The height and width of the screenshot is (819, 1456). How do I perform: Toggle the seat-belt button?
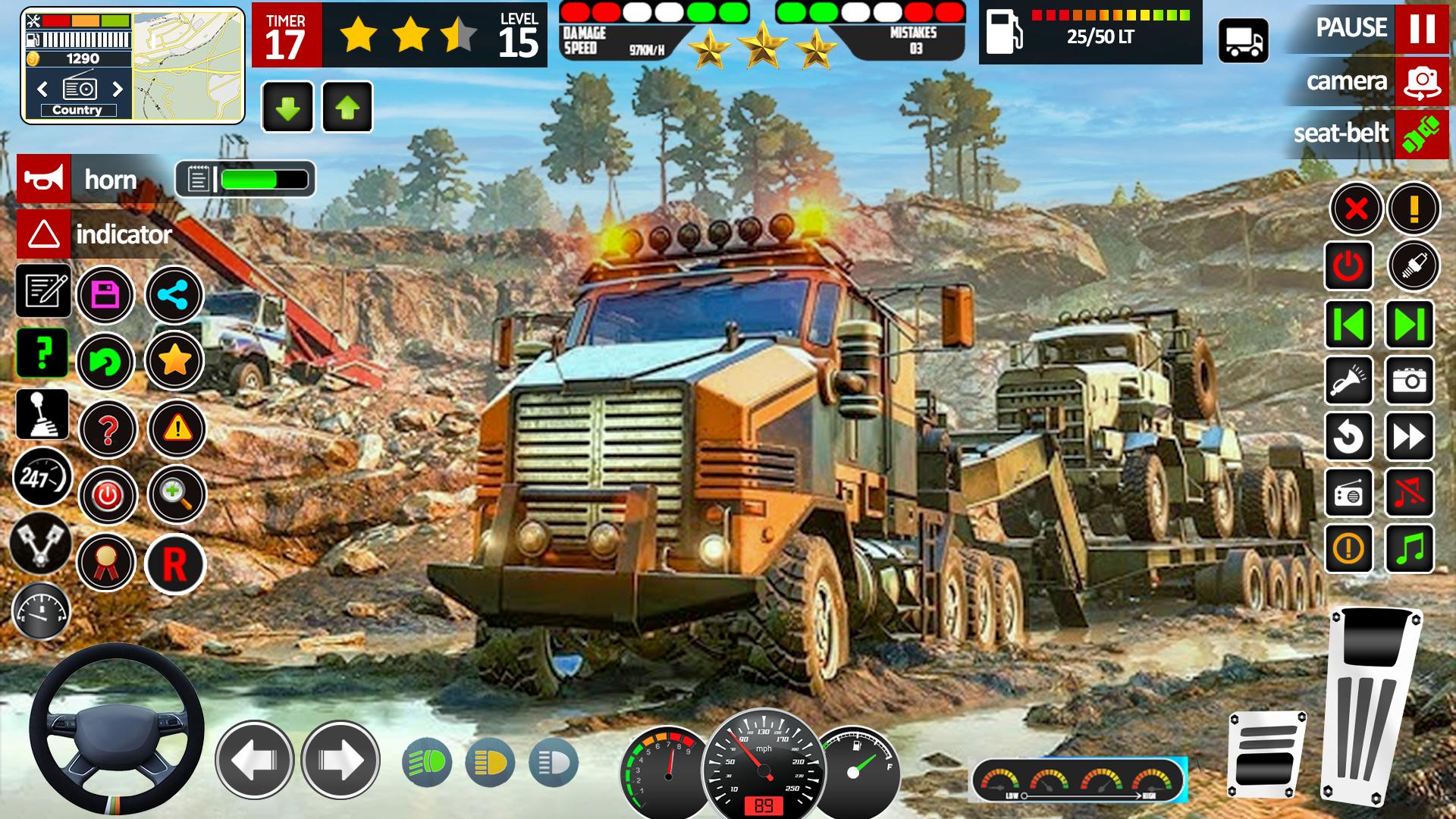(1421, 134)
